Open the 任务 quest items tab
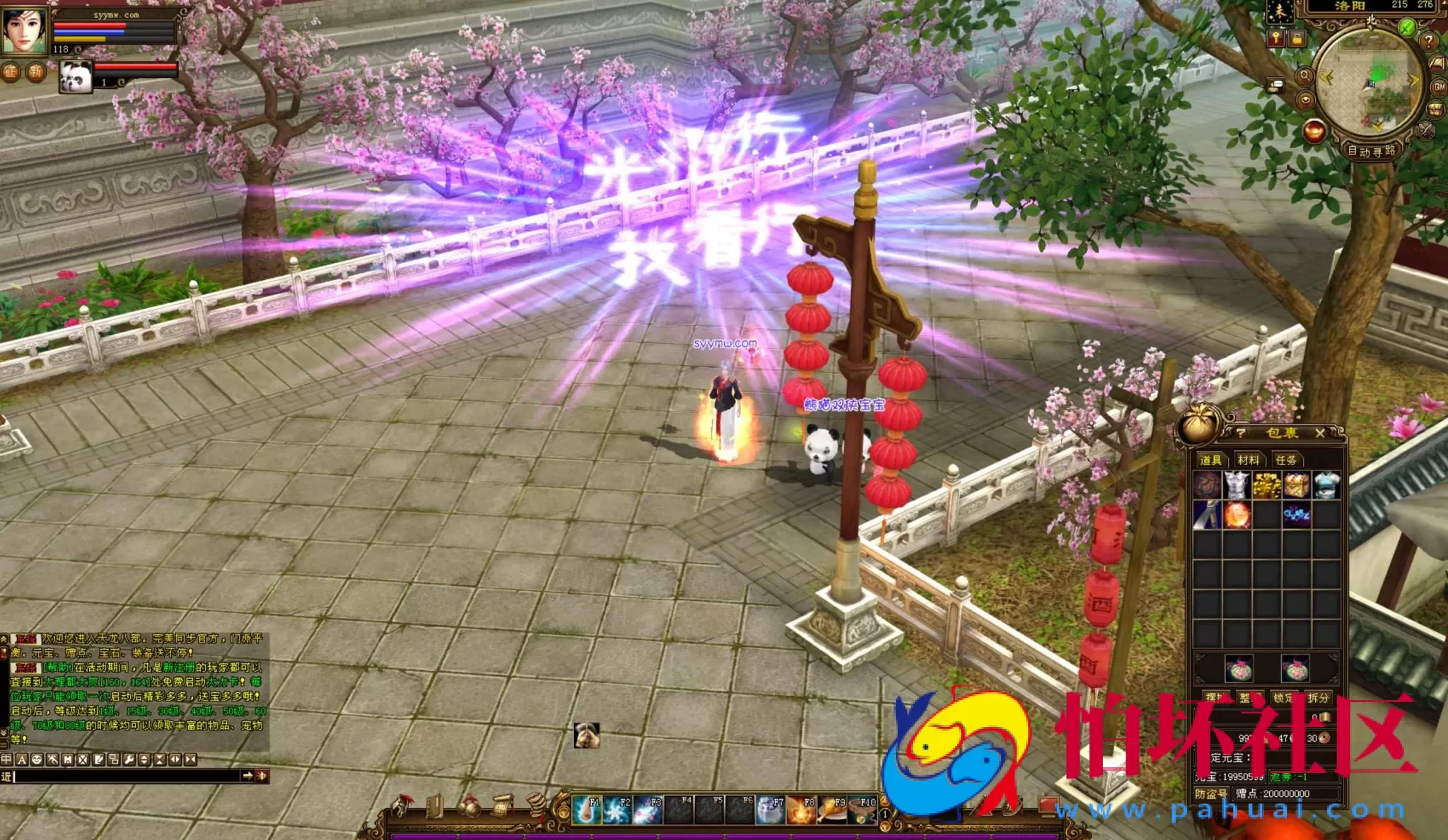This screenshot has width=1448, height=840. pyautogui.click(x=1285, y=460)
